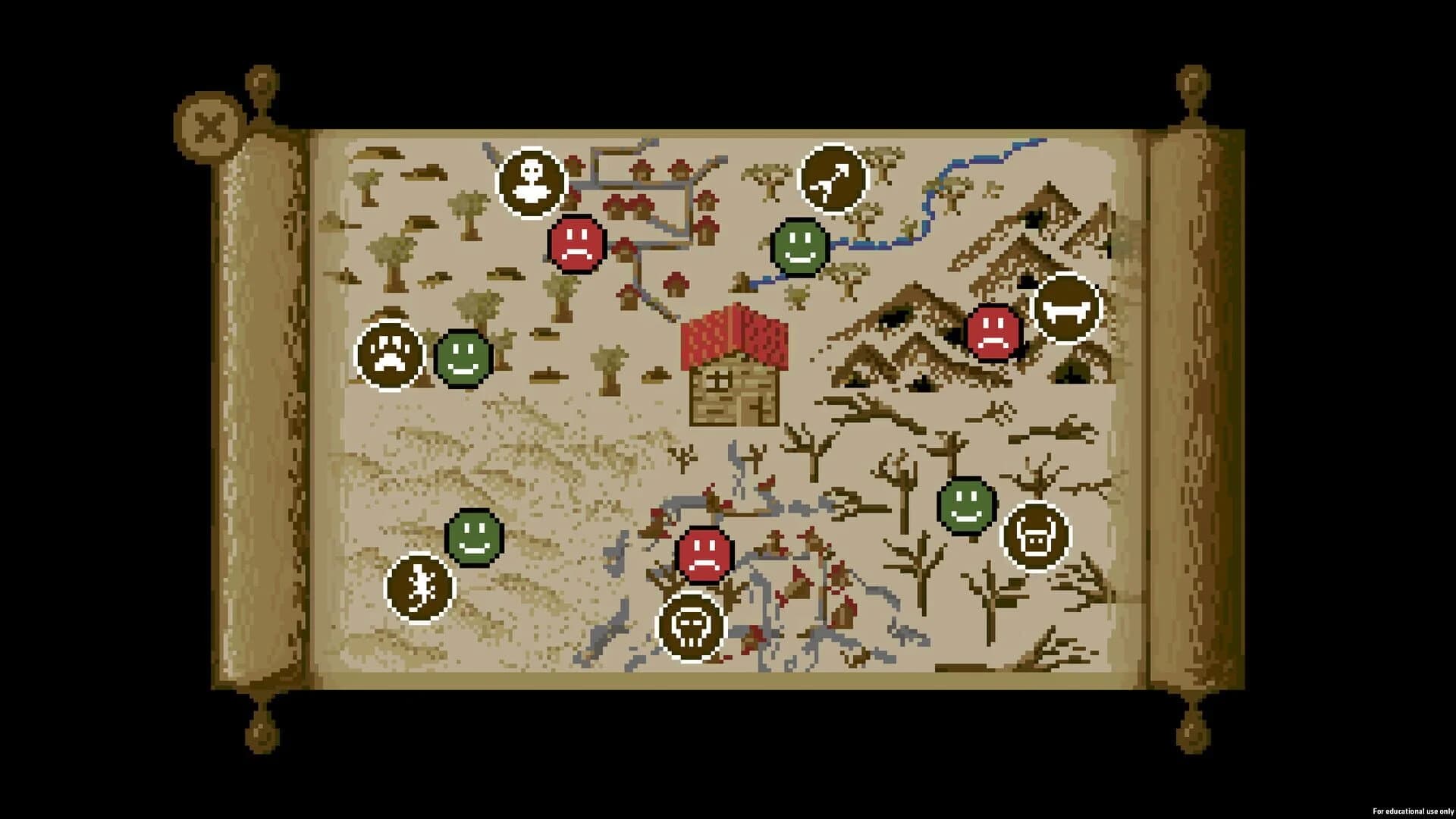1456x819 pixels.
Task: Click the beetle icon in the southwestern desert
Action: (x=419, y=586)
